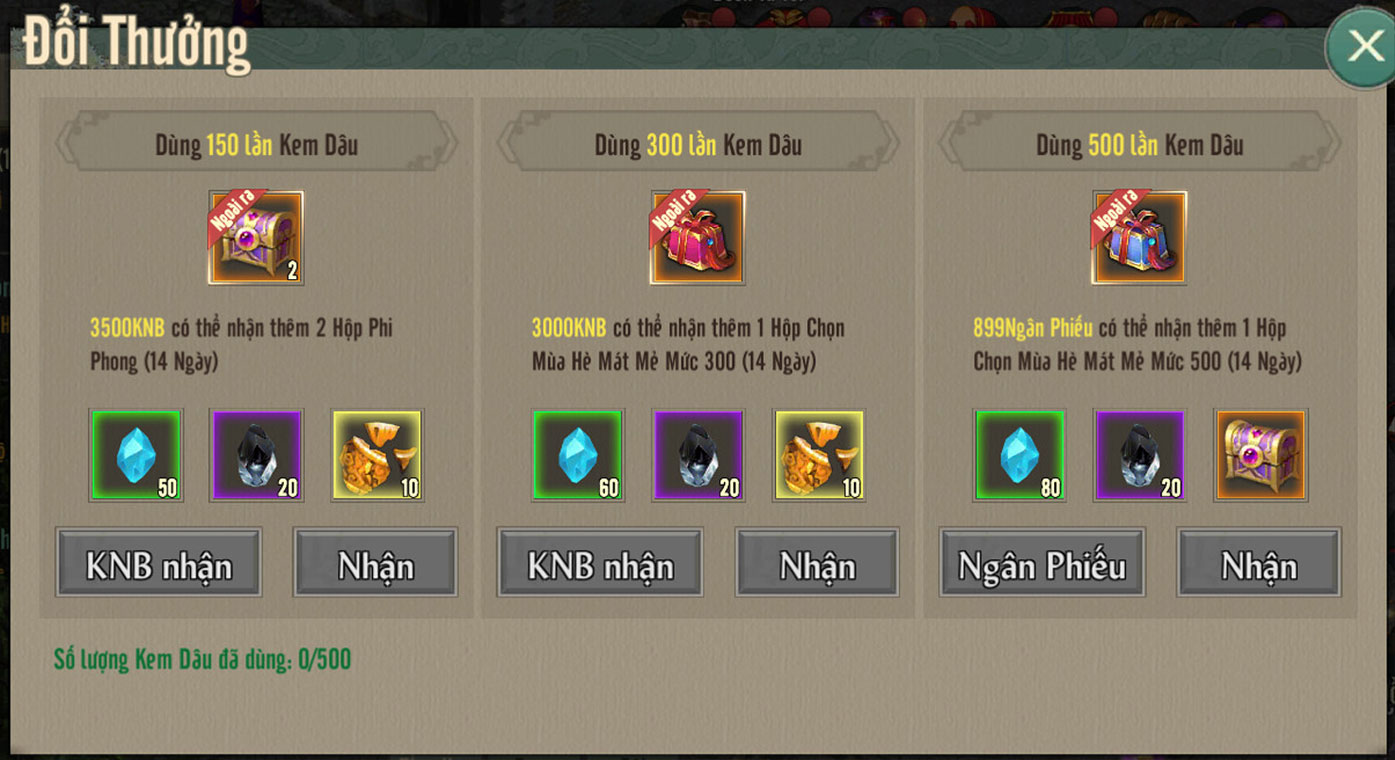
Task: Close the Đổi Thưởng reward window
Action: 1364,46
